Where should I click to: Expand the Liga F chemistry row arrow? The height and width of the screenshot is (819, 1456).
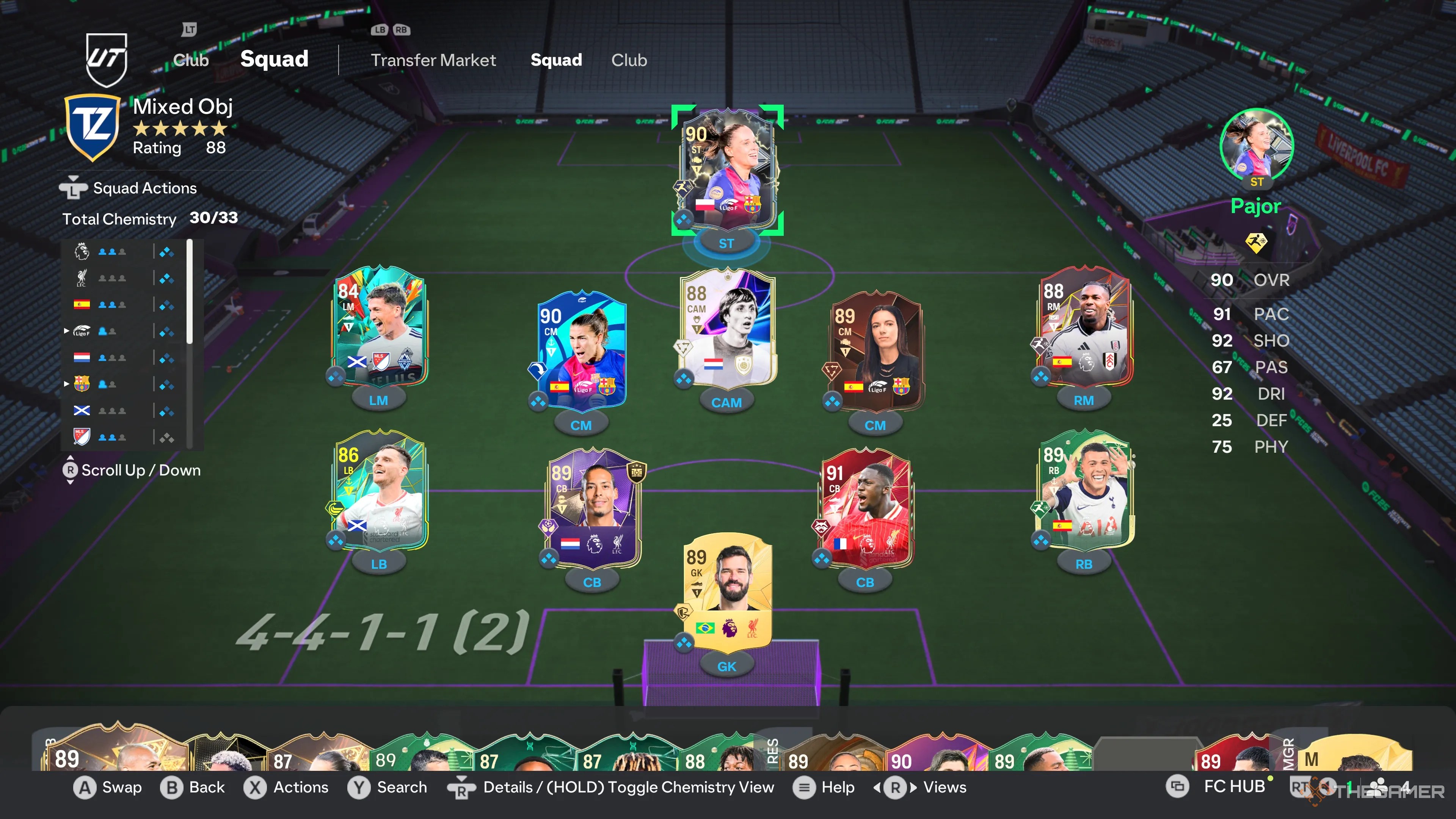pyautogui.click(x=67, y=331)
